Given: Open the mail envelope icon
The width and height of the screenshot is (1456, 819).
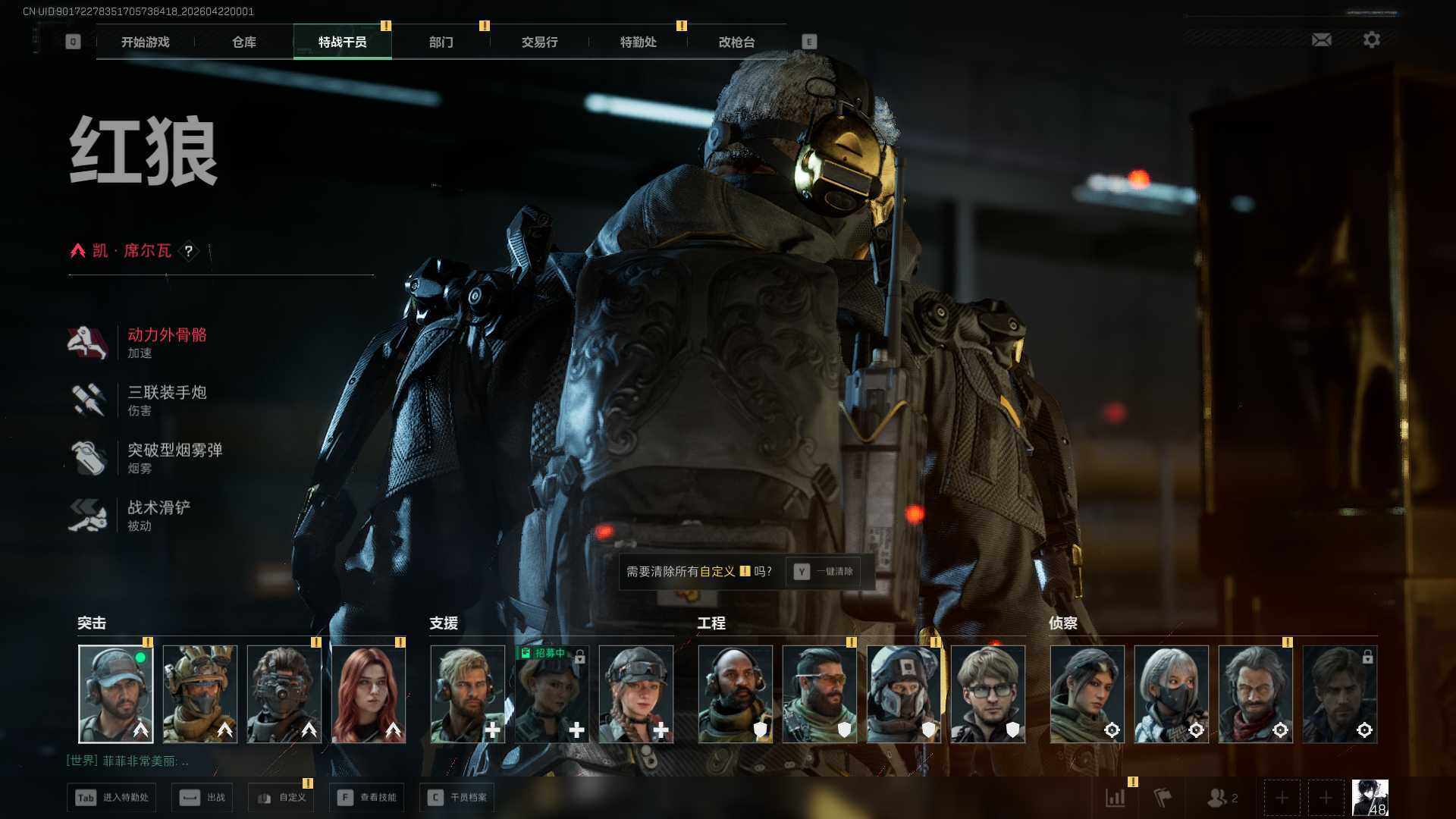Looking at the screenshot, I should [1322, 39].
